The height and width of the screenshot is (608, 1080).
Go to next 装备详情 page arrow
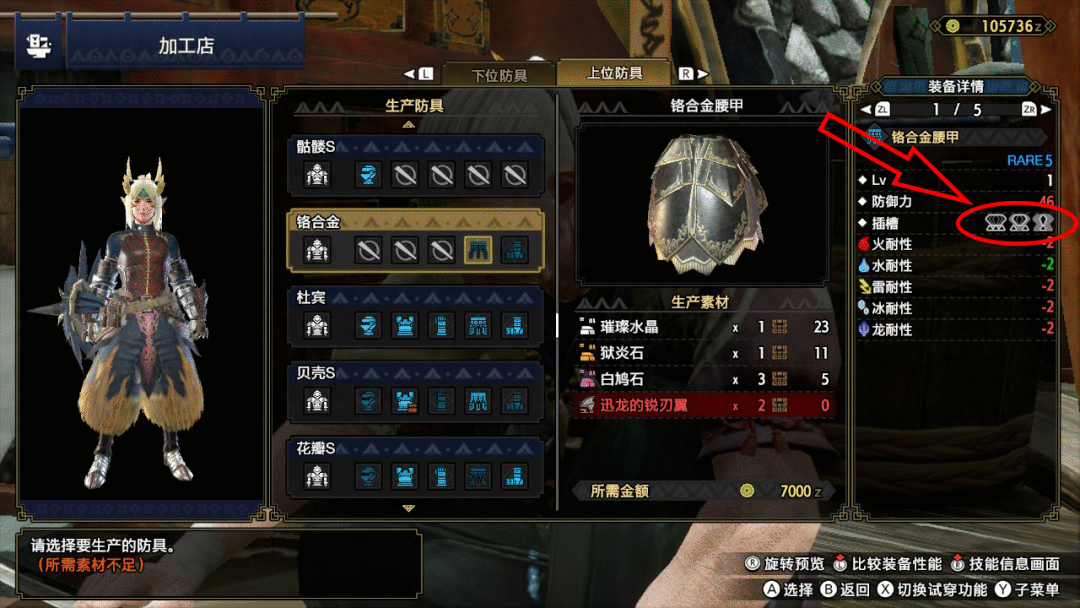coord(1045,109)
